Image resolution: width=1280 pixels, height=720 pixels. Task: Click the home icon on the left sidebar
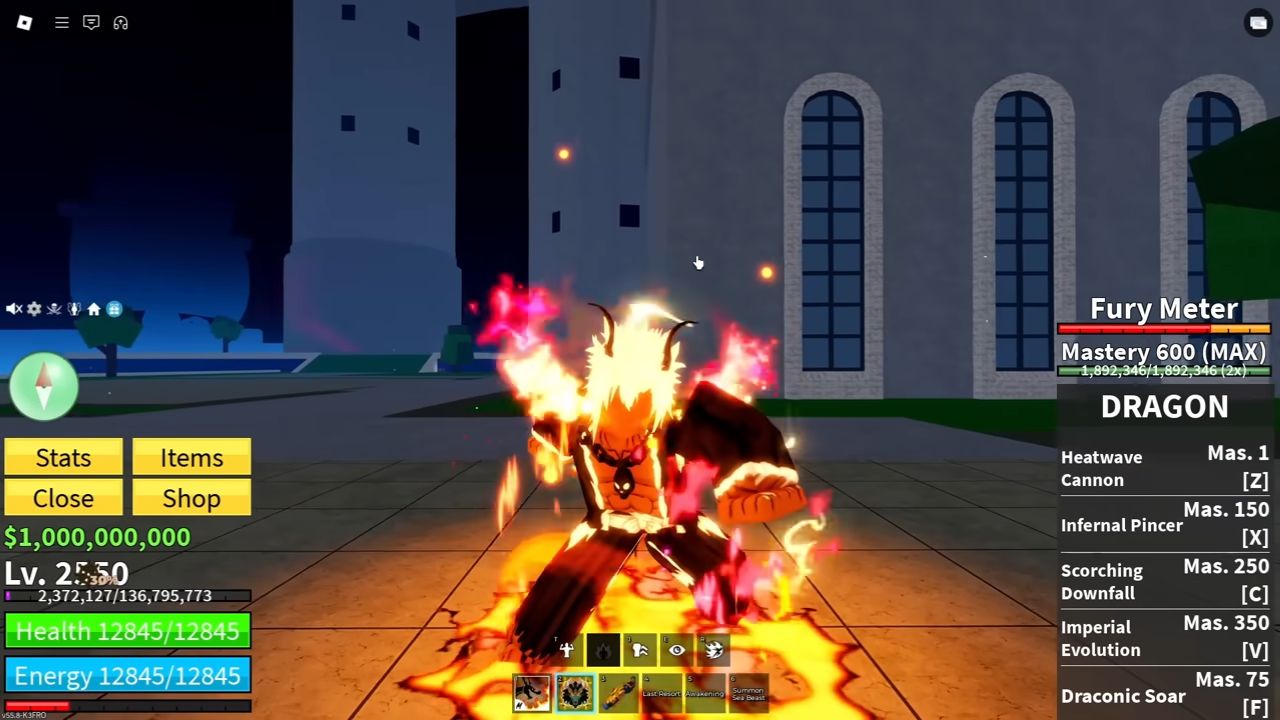point(93,308)
